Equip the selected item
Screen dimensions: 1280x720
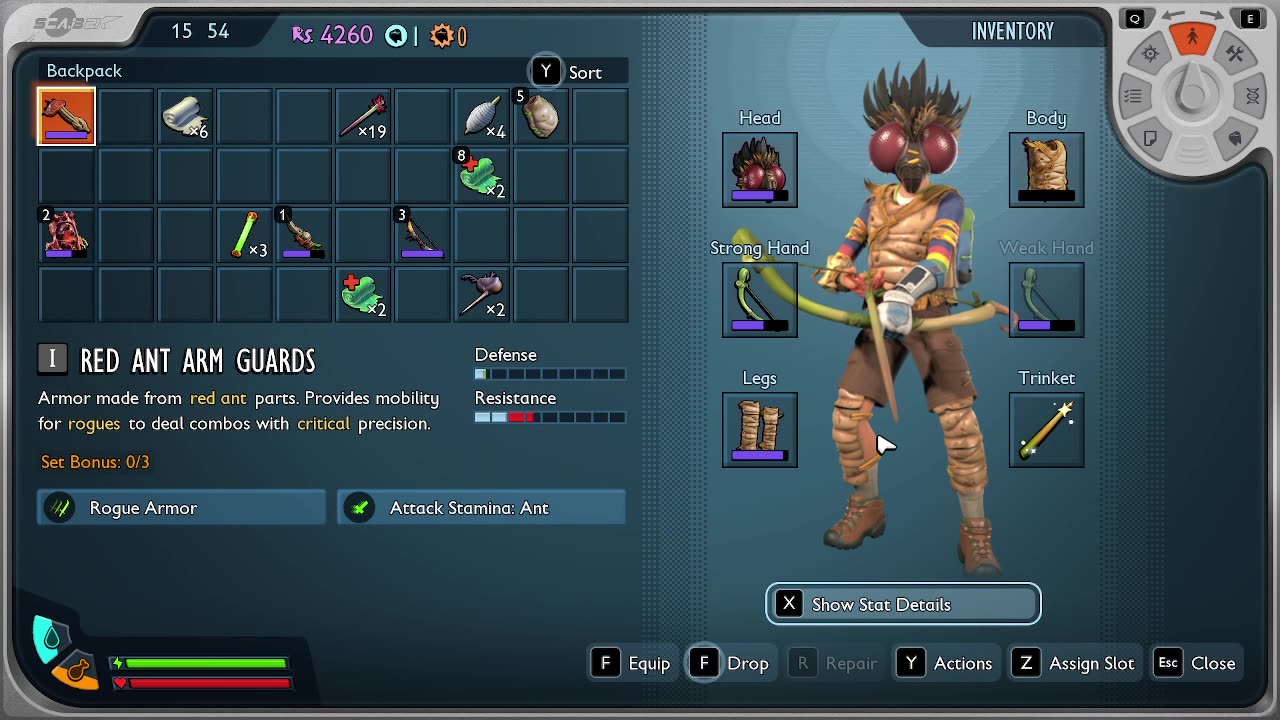coord(632,663)
